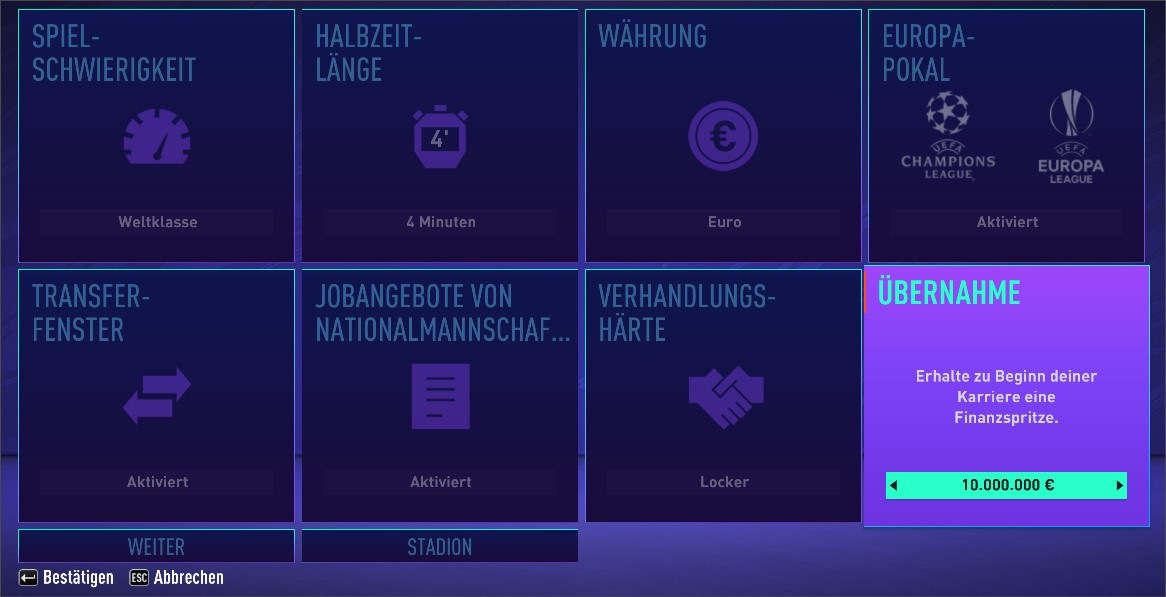The image size is (1166, 597).
Task: Increase Übernahme amount with right arrow
Action: click(1119, 486)
